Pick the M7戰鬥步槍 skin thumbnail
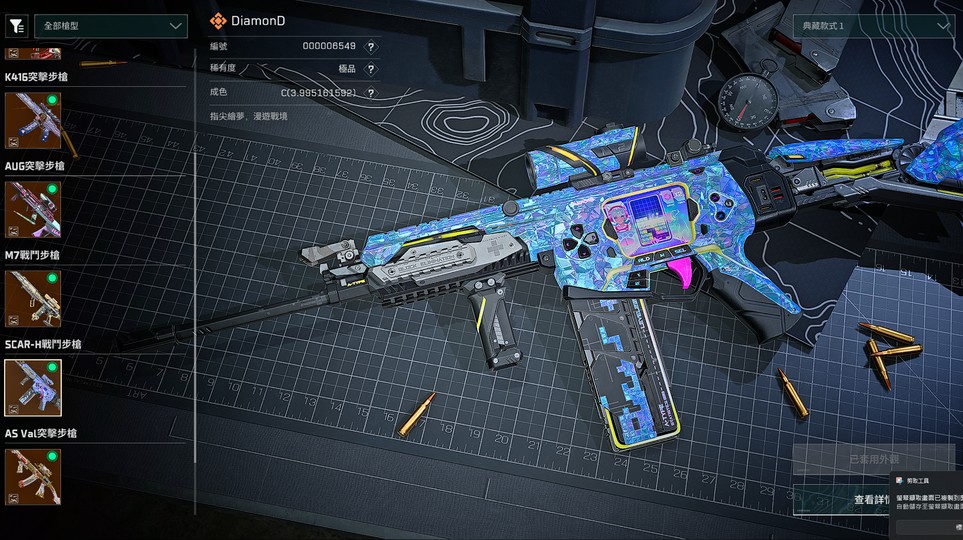 click(x=33, y=299)
